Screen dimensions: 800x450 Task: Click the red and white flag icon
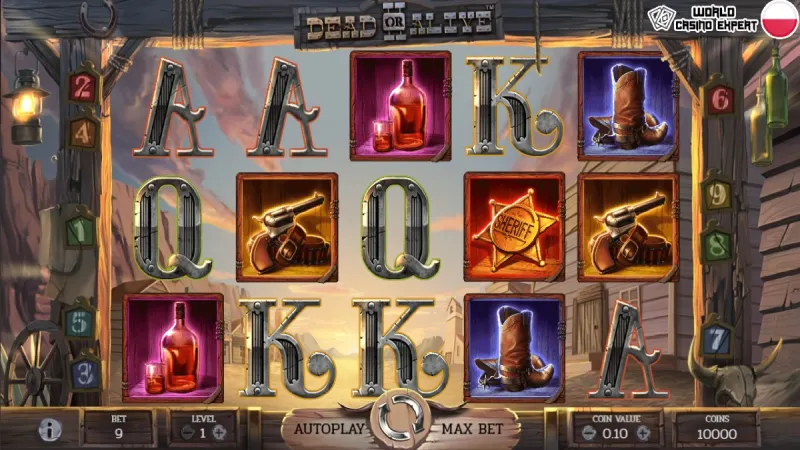[x=778, y=17]
